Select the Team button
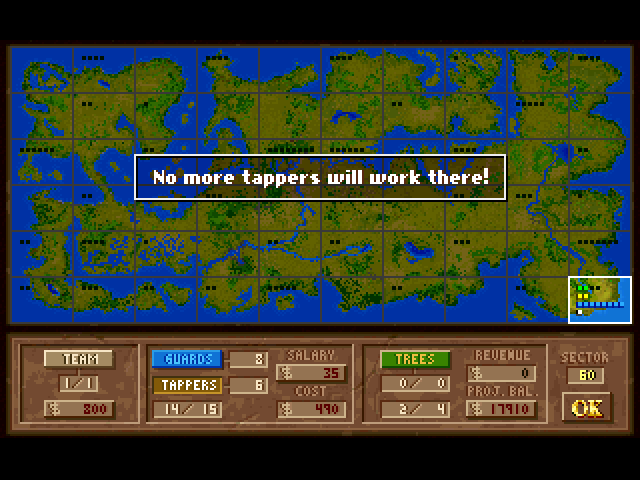The height and width of the screenshot is (480, 640). pos(78,359)
